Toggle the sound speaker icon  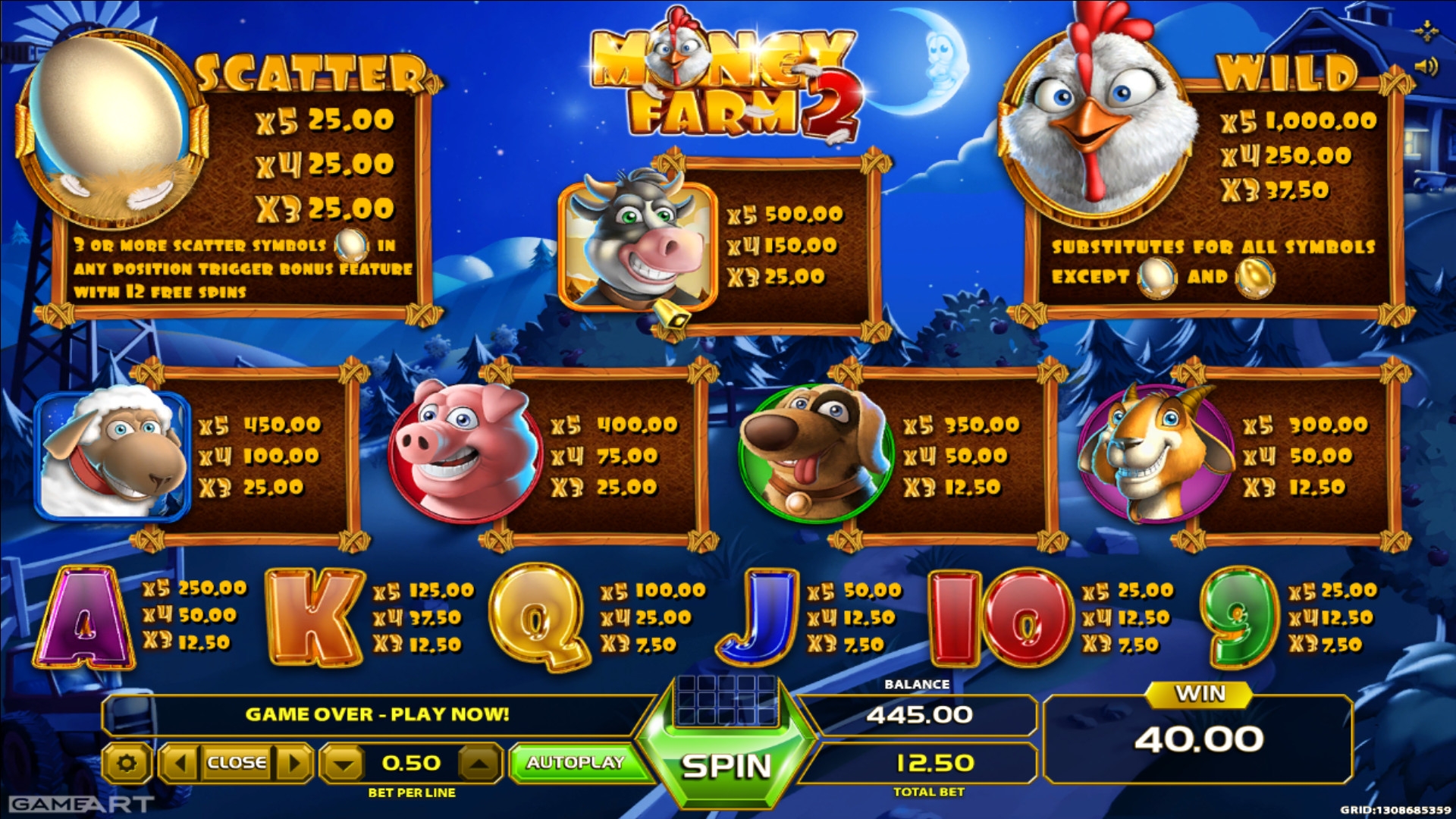tap(1426, 67)
